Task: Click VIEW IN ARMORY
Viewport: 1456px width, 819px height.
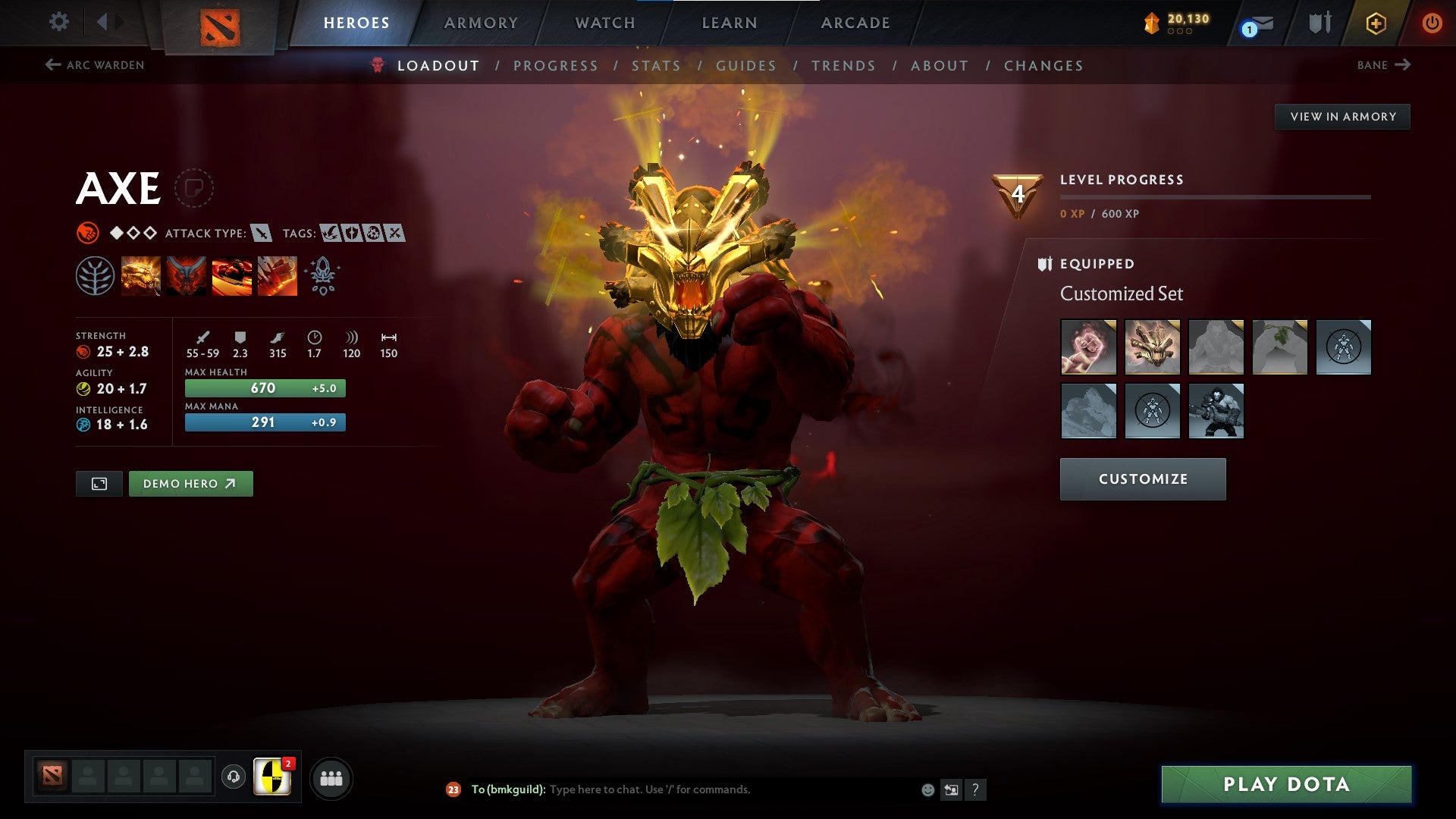Action: 1343,116
